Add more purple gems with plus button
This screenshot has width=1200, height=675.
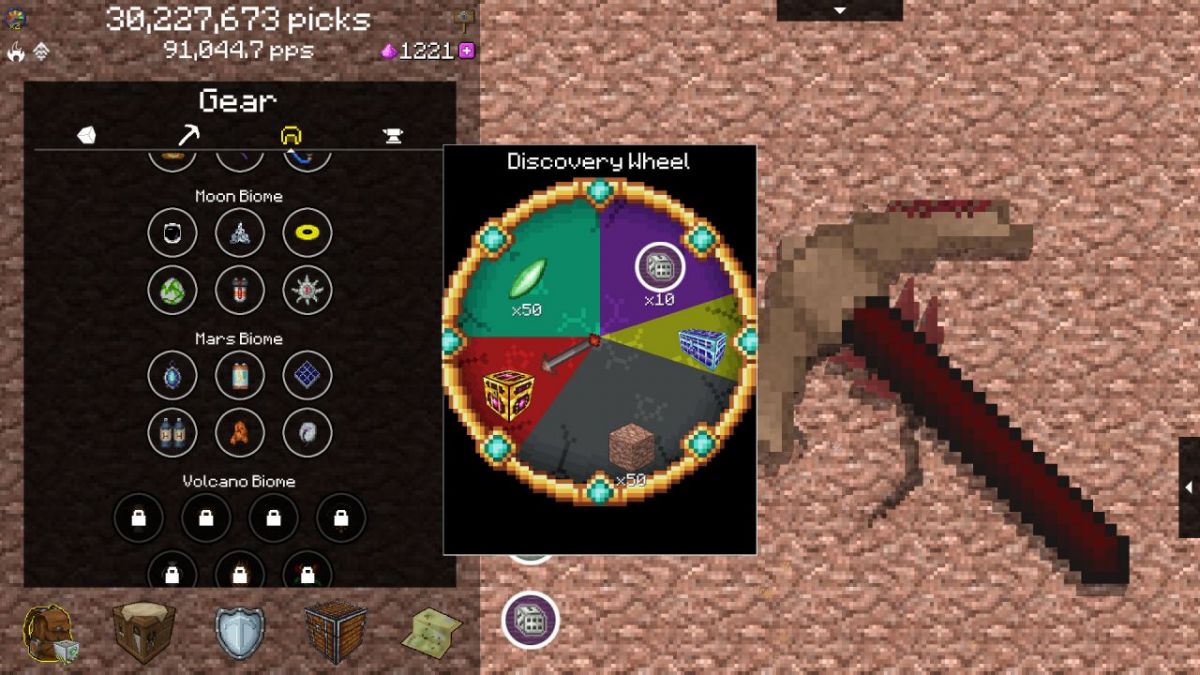click(x=466, y=51)
